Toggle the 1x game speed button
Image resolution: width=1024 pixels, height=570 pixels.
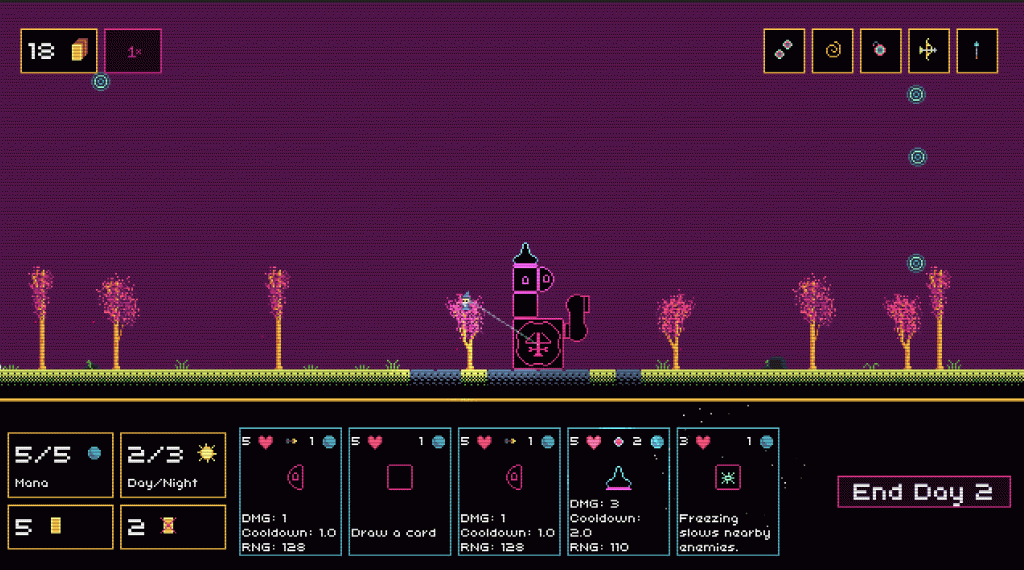pyautogui.click(x=133, y=51)
